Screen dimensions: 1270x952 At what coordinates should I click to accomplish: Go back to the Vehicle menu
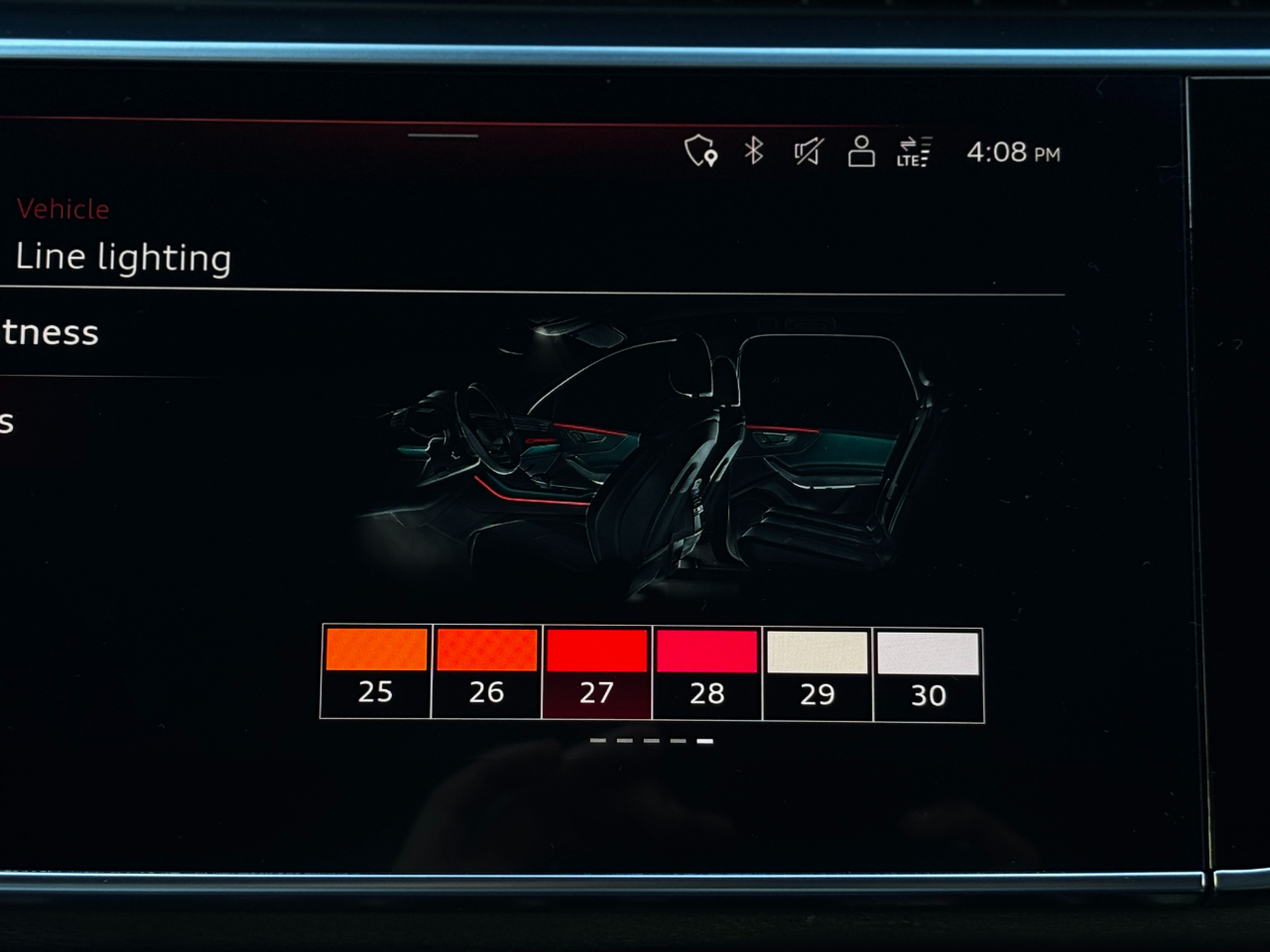[63, 209]
